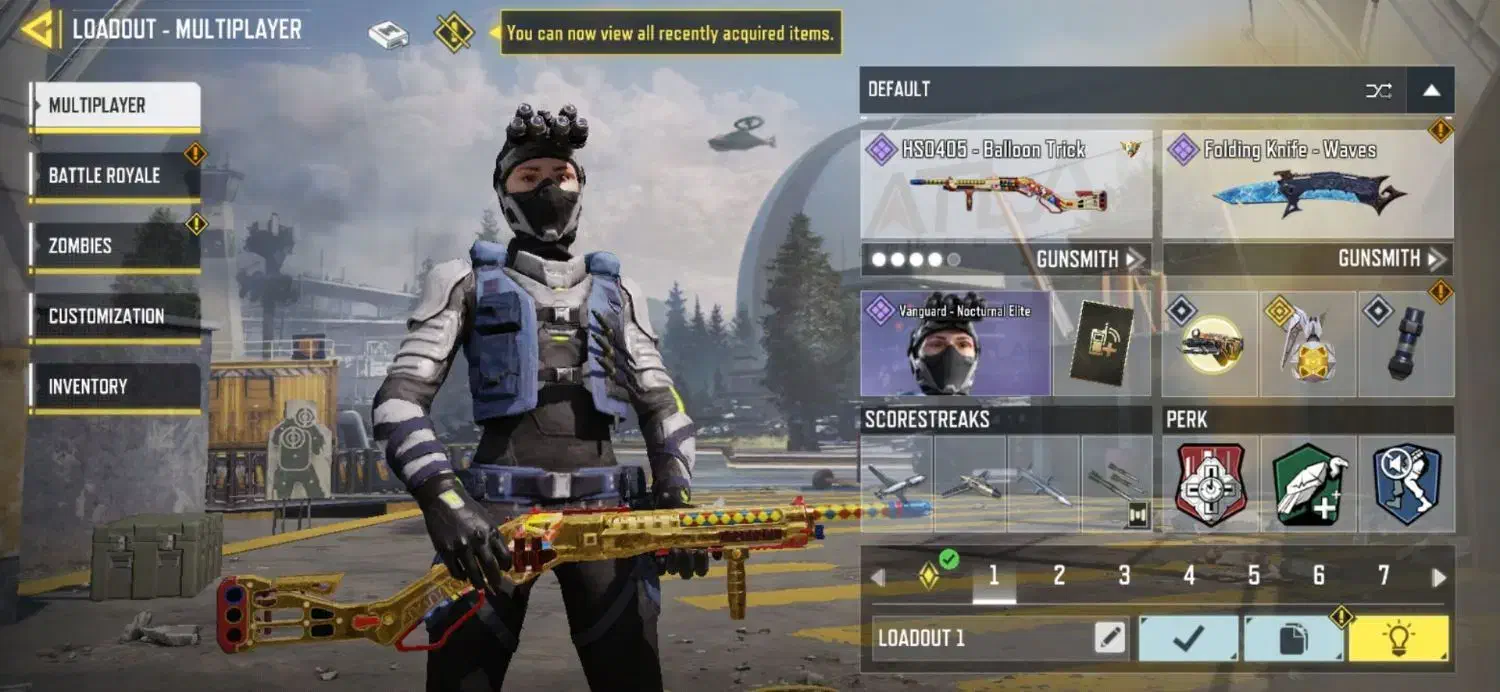
Task: Select the green perk with plus sign
Action: click(x=1309, y=484)
